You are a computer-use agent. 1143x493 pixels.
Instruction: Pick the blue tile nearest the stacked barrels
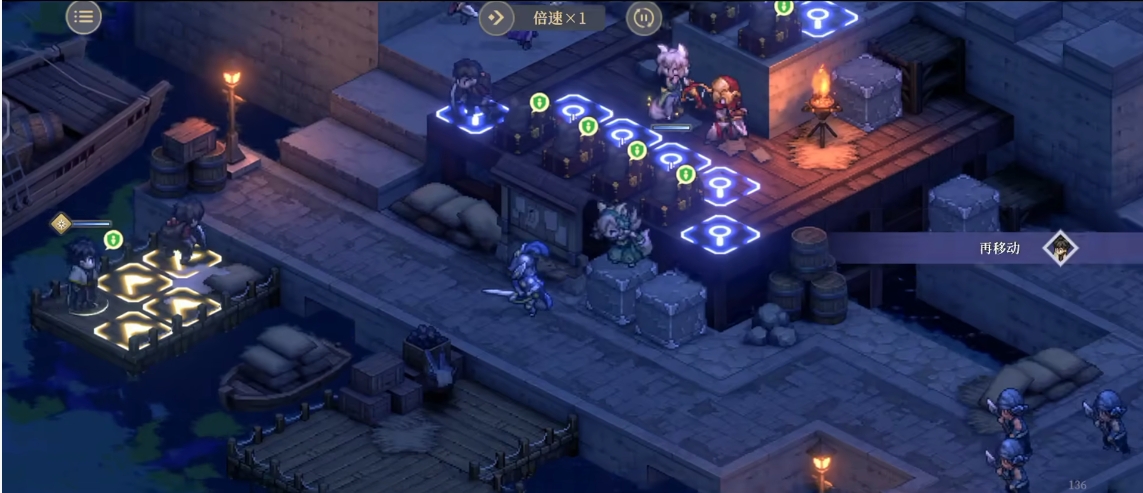click(720, 233)
